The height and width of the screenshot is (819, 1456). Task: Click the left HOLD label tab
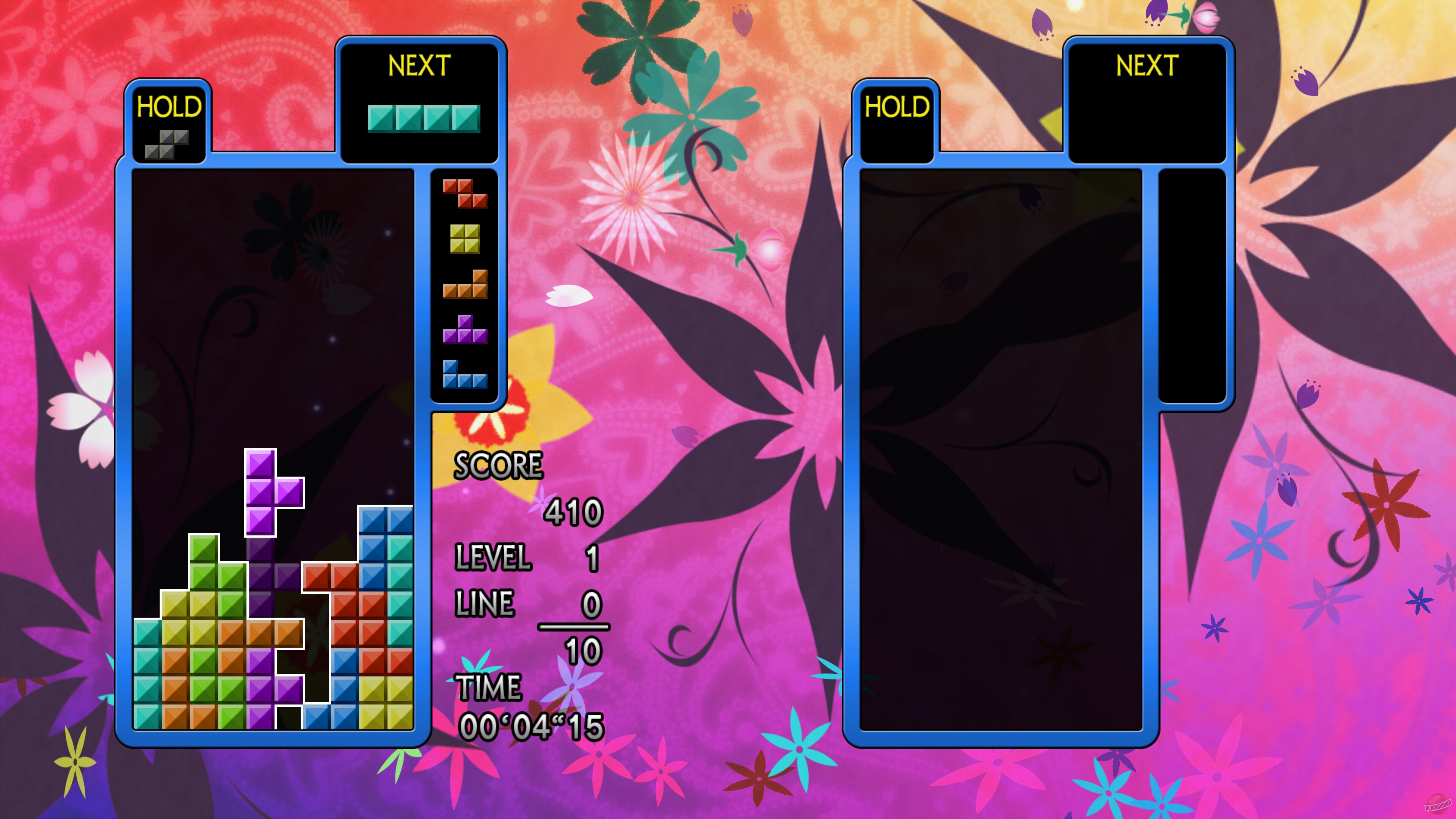click(x=169, y=106)
